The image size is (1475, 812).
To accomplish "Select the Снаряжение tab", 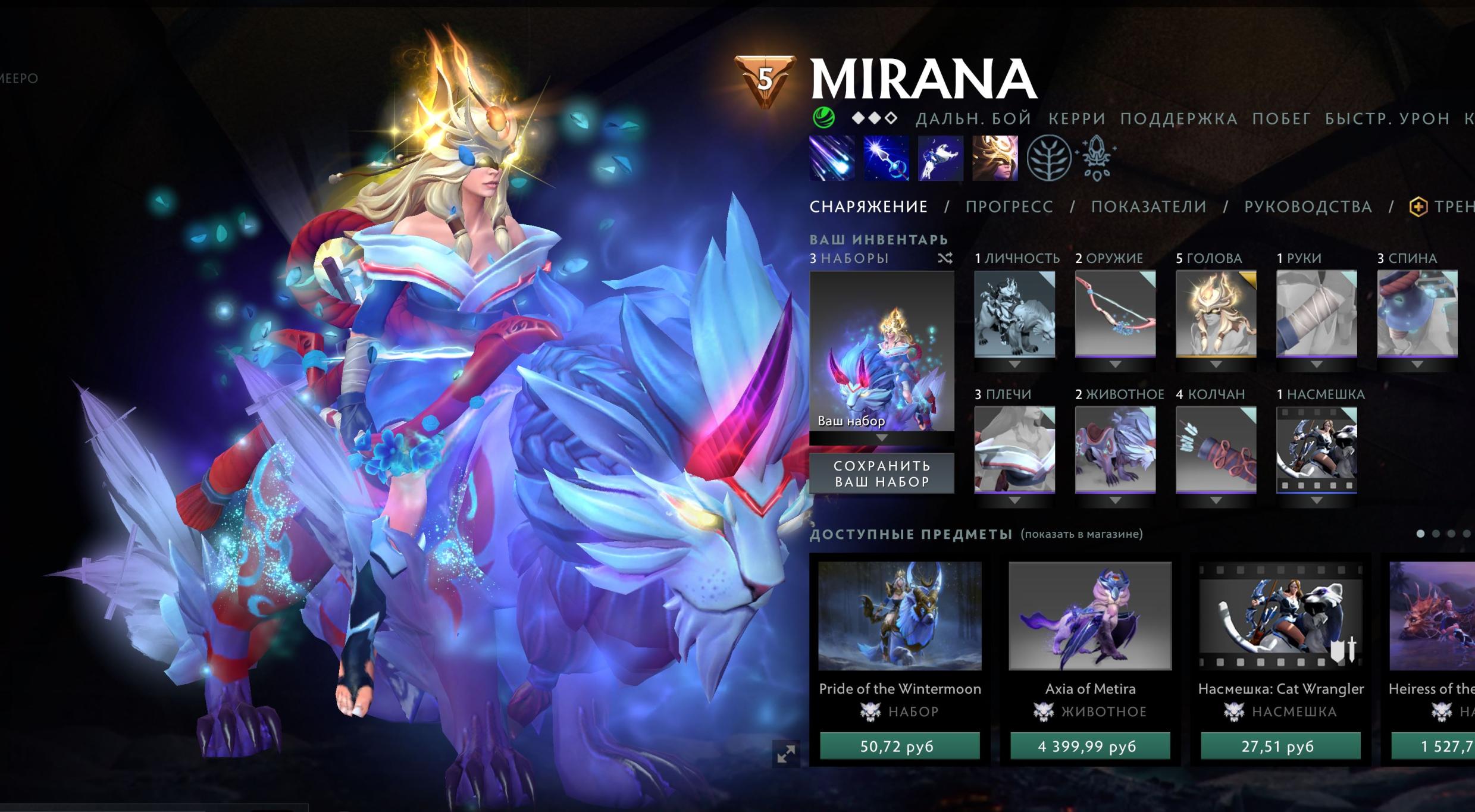I will pos(868,206).
